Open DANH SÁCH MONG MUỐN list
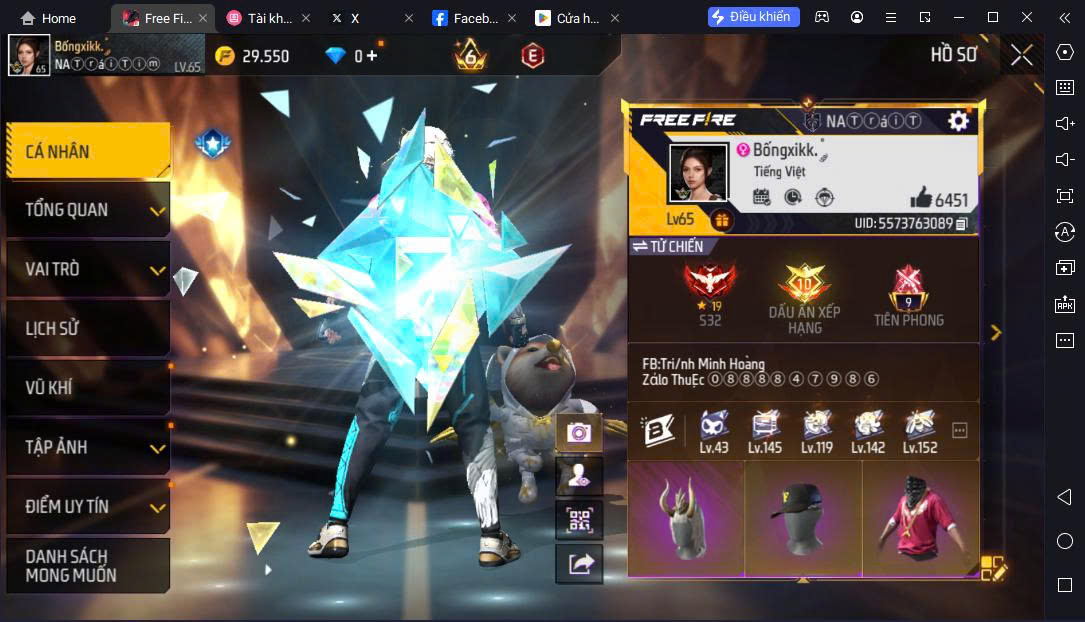The height and width of the screenshot is (622, 1085). 87,565
